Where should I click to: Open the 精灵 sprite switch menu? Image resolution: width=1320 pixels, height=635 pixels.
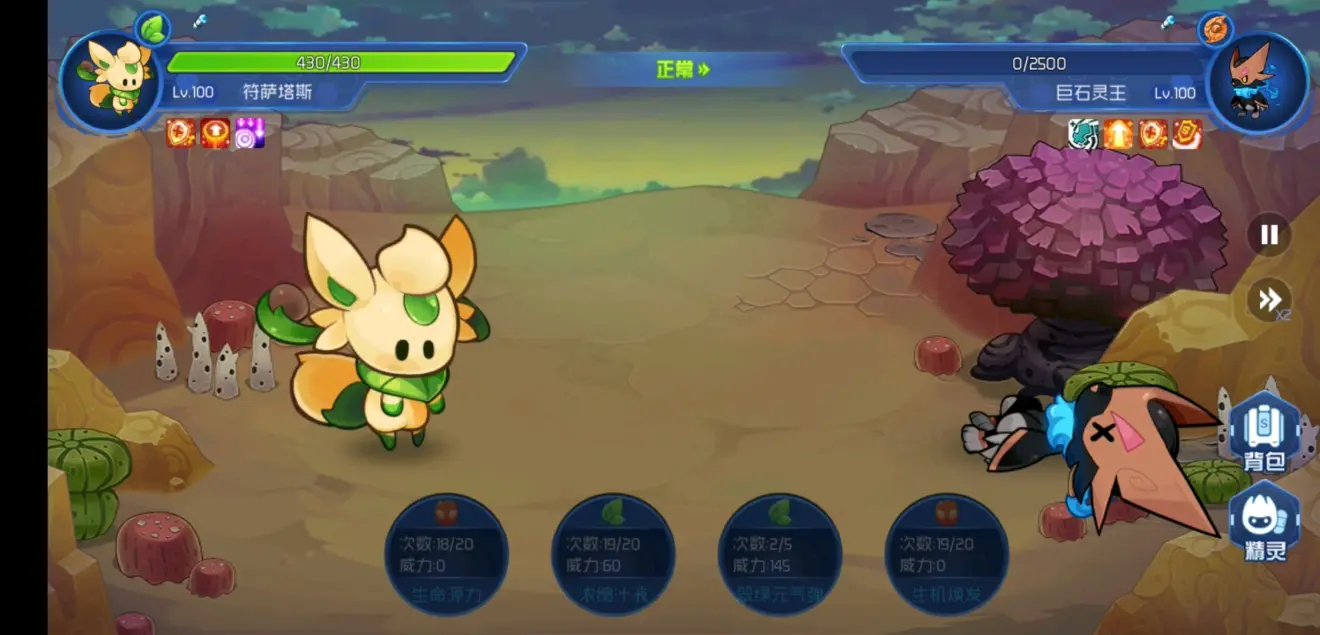[1265, 523]
